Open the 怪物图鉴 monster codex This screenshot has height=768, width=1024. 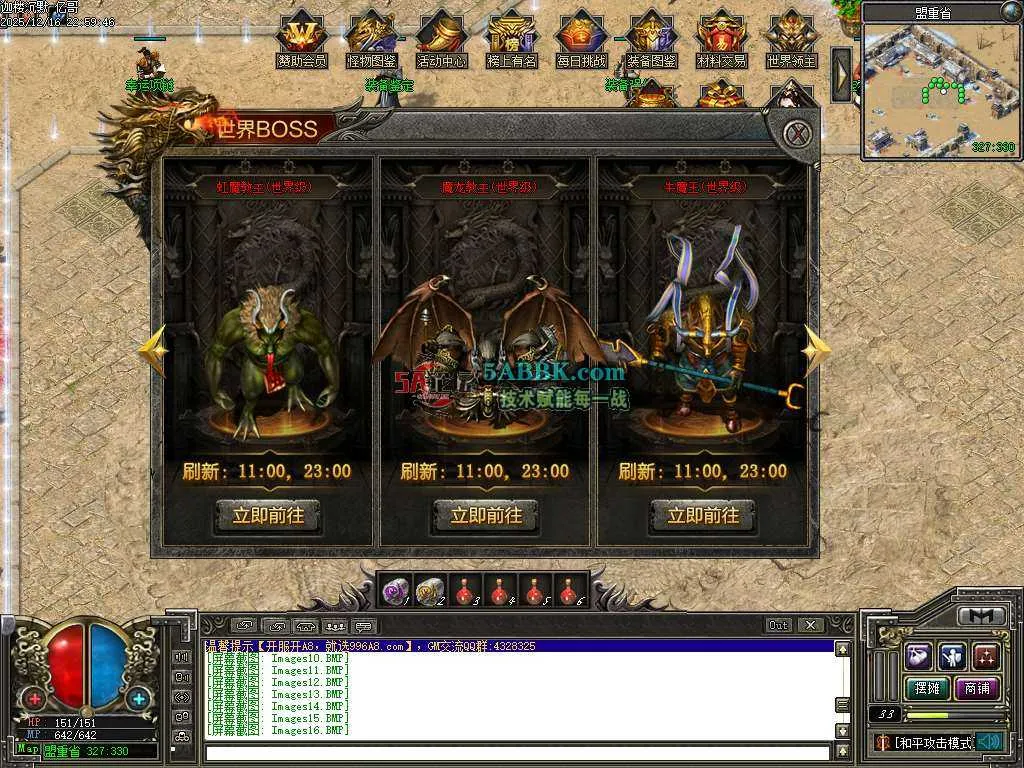pyautogui.click(x=371, y=38)
